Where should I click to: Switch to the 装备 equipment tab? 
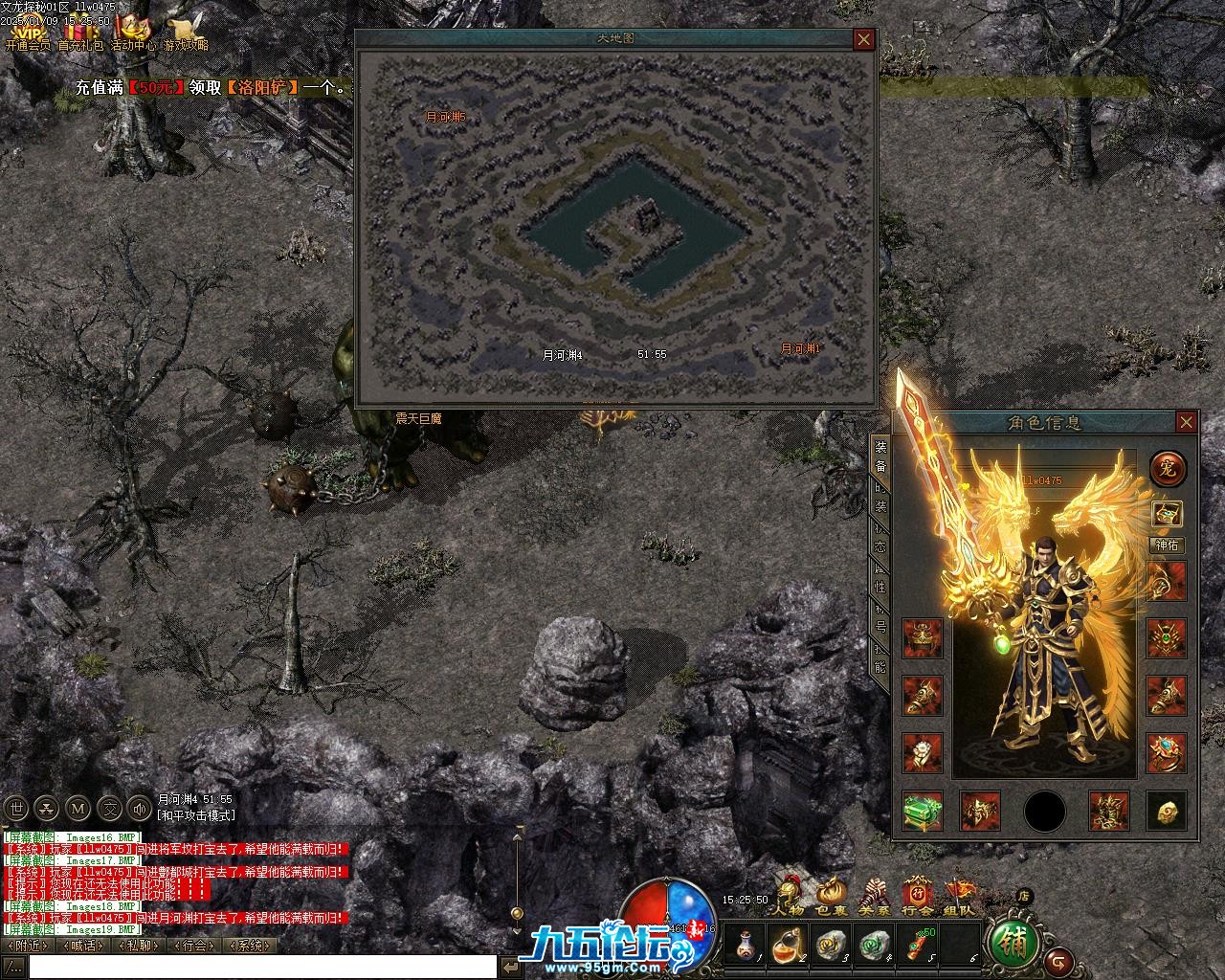(x=880, y=457)
